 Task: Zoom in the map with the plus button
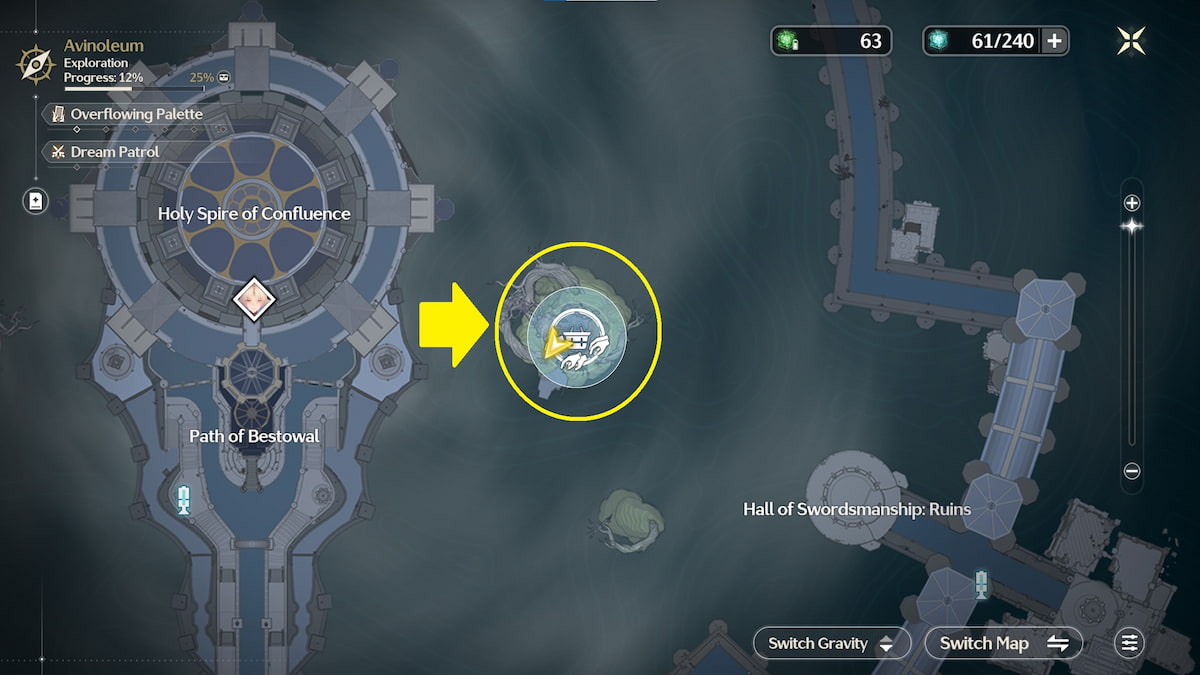click(x=1132, y=203)
